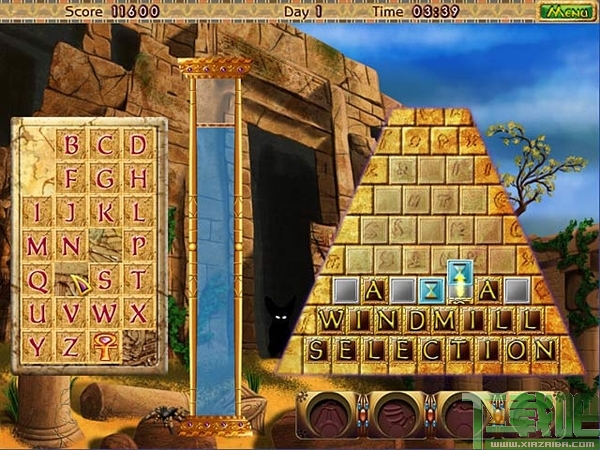
Task: Select the letter B tile
Action: [71, 146]
